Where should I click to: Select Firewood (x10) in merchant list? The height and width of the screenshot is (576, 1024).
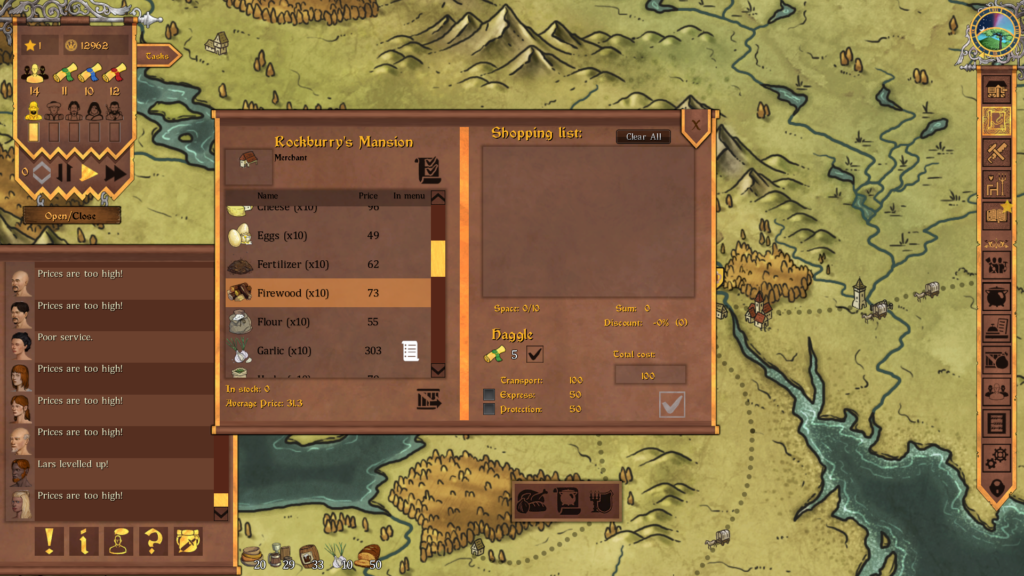[328, 293]
